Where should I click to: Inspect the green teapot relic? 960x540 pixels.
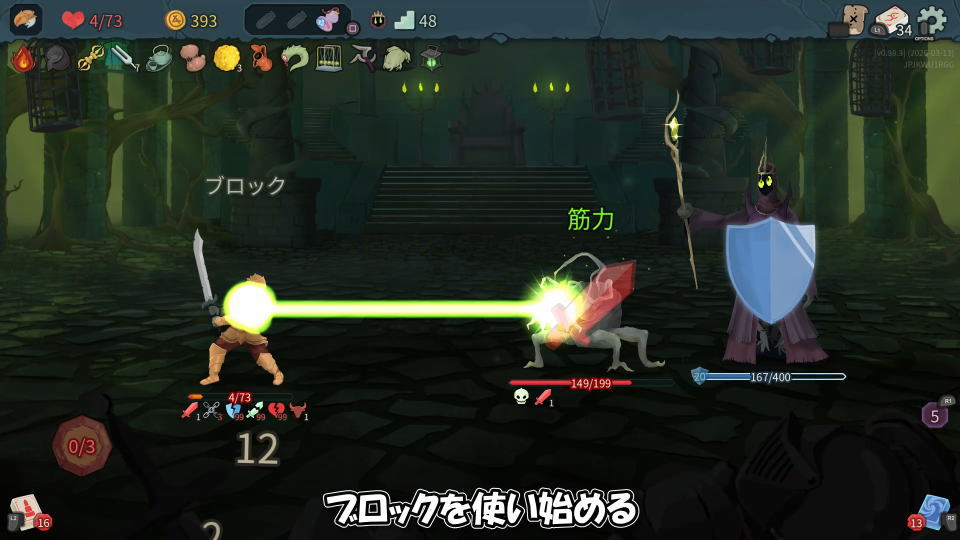pos(158,59)
